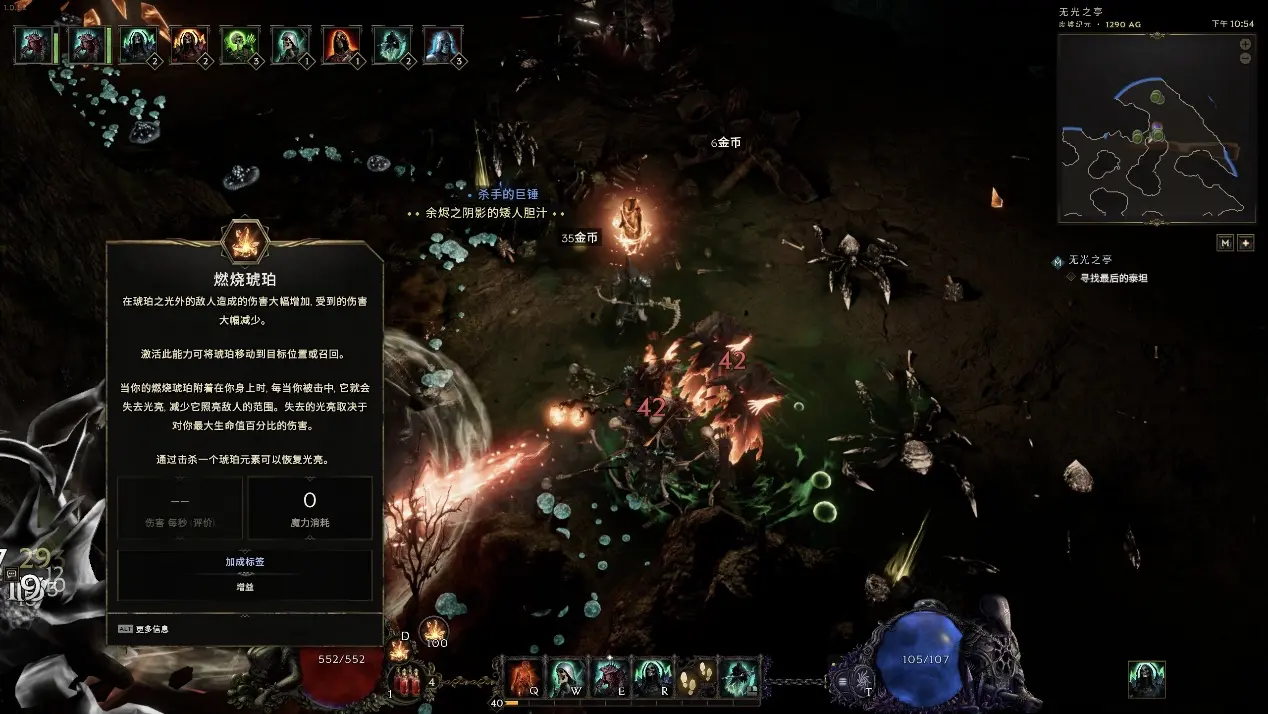Click the minimap zoom-in plus button
The height and width of the screenshot is (714, 1268).
[x=1245, y=44]
